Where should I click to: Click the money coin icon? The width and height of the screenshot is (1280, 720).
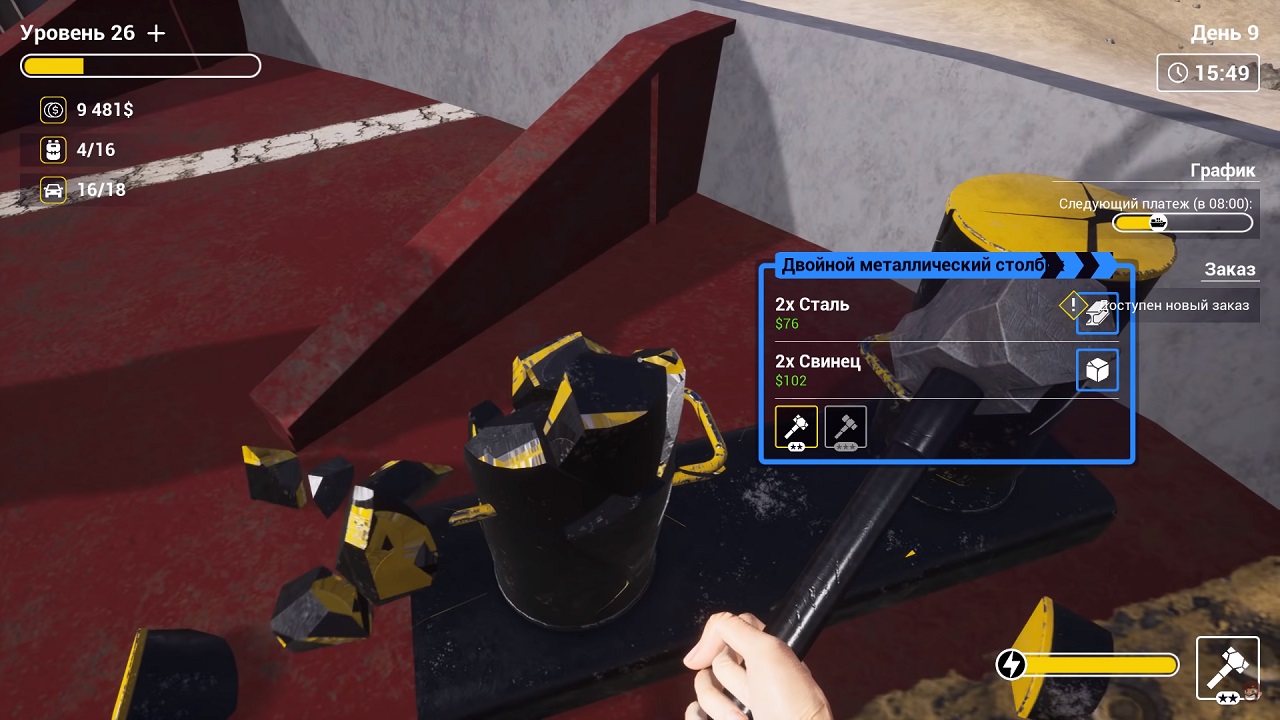pos(53,110)
